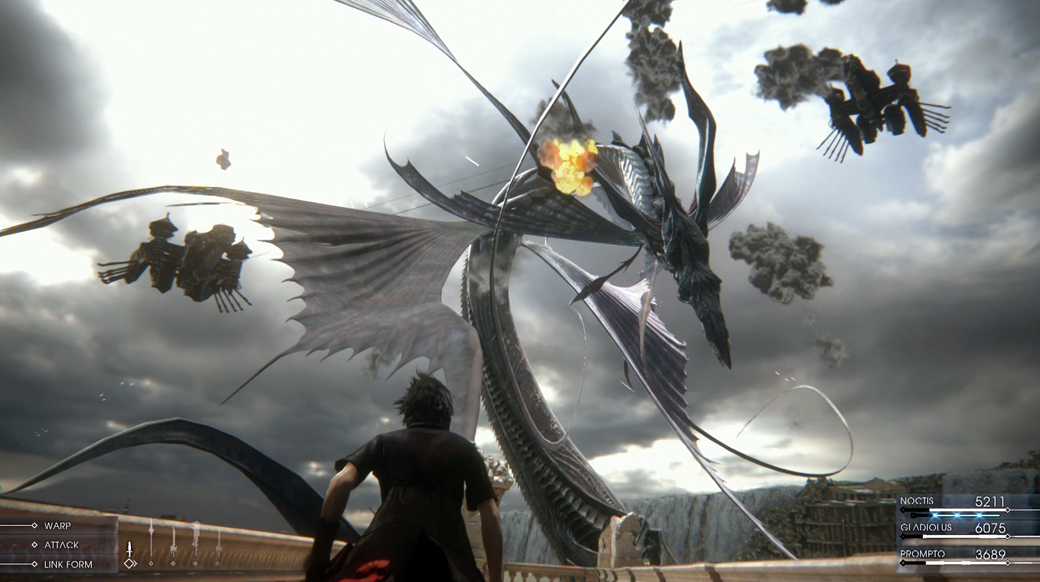Activate the Link Form command
The width and height of the screenshot is (1040, 582).
click(67, 564)
